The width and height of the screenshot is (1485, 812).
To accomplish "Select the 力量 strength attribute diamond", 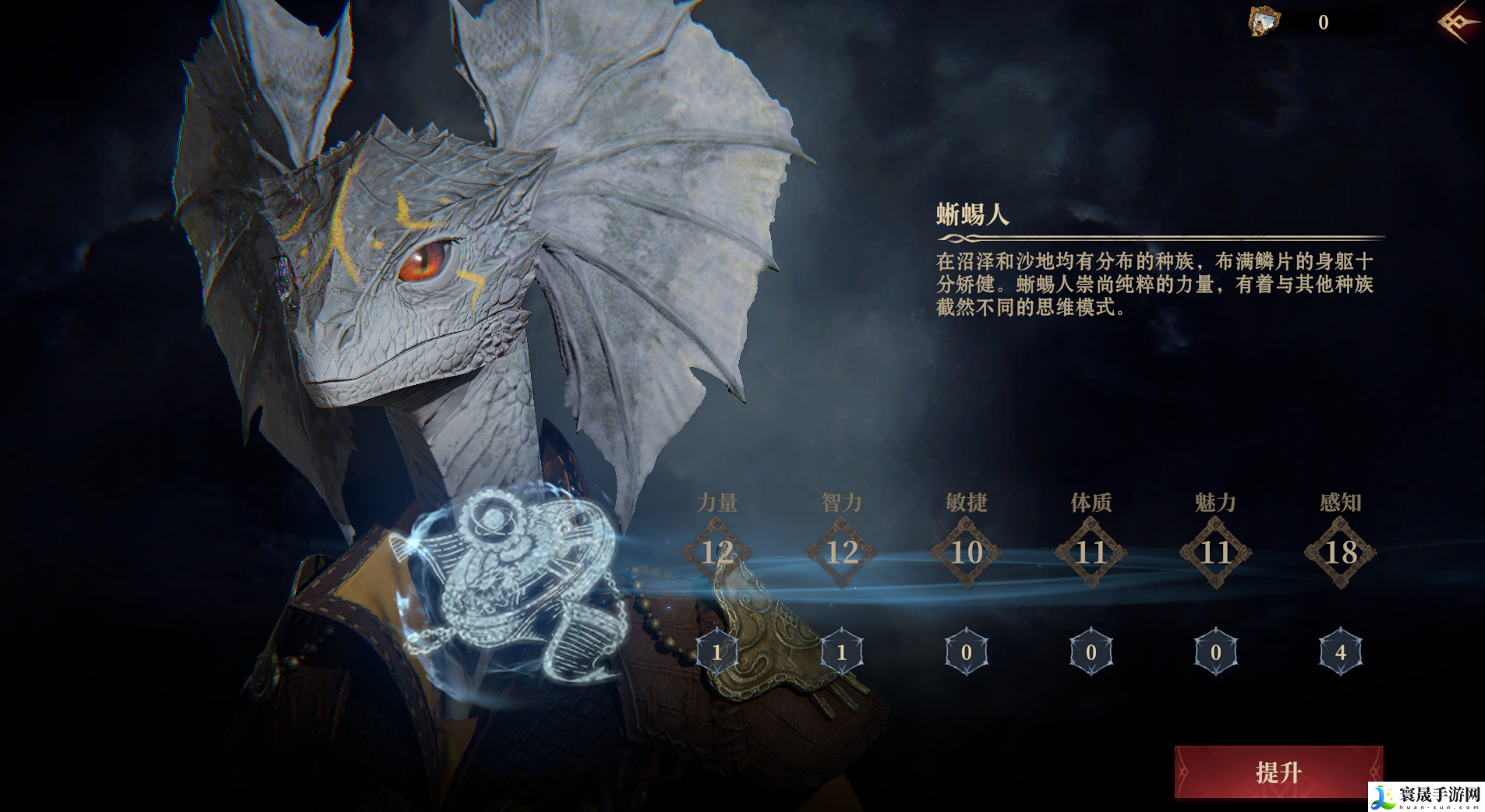I will (x=716, y=553).
